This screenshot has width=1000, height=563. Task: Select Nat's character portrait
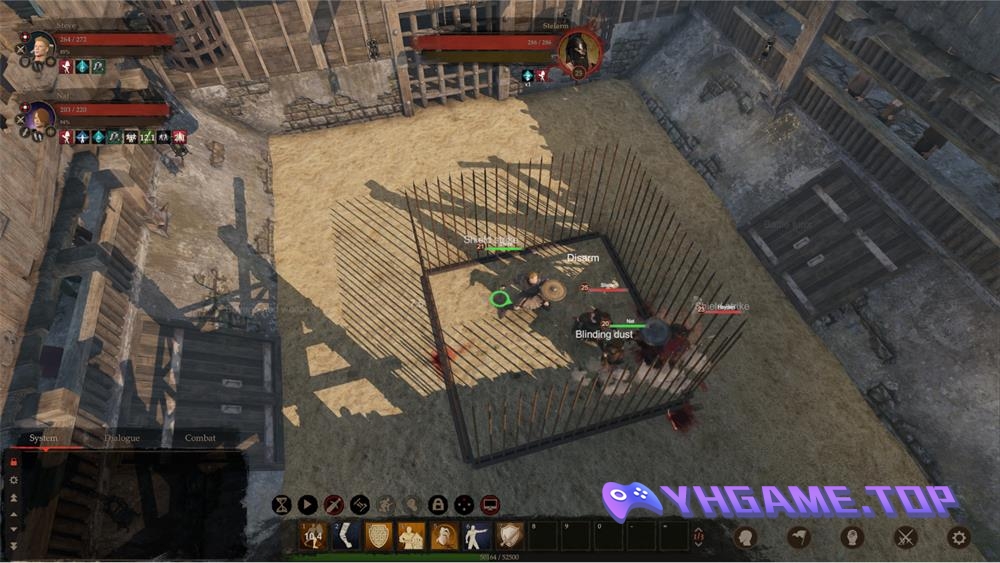tap(41, 116)
